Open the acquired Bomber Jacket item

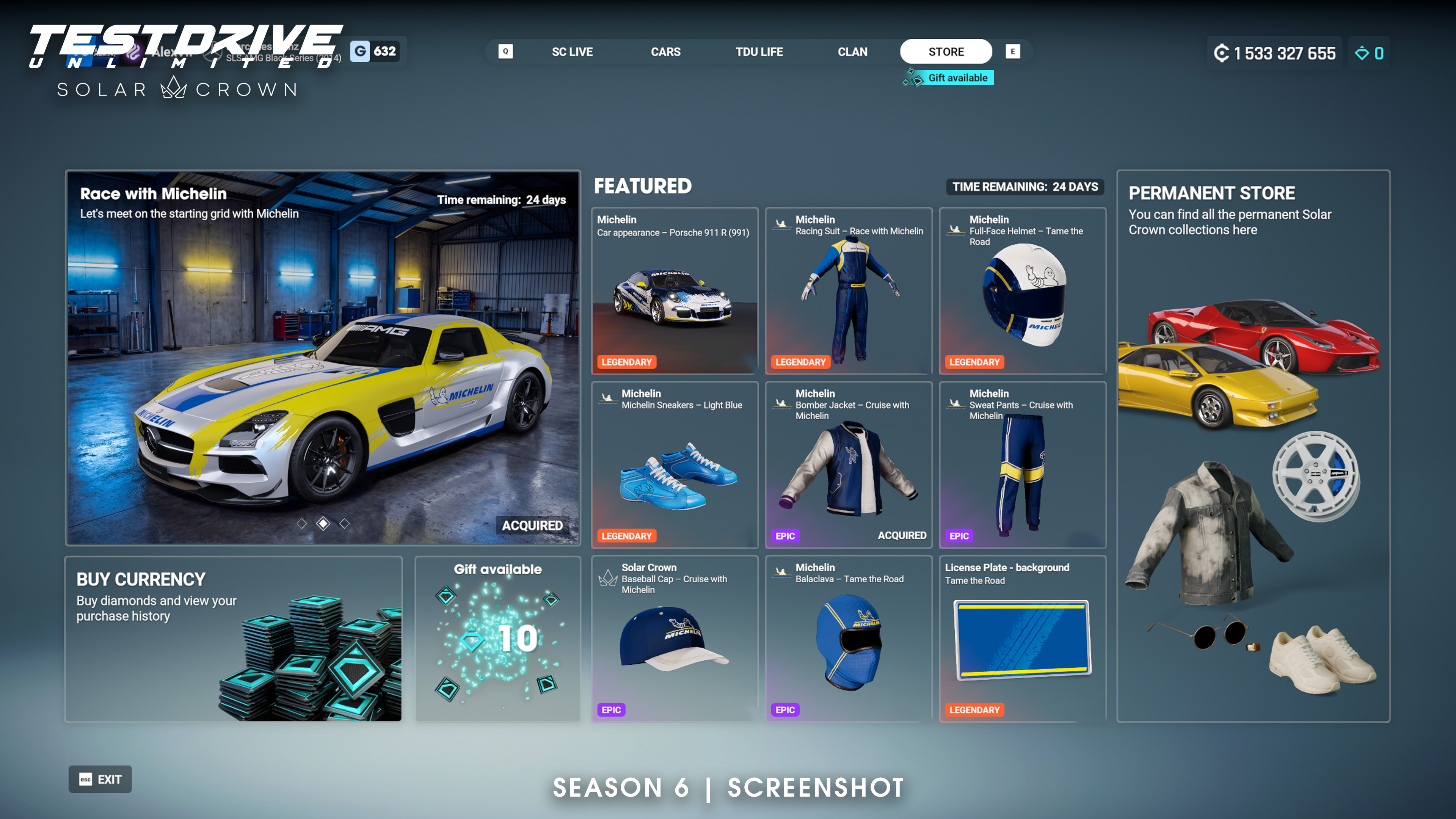[849, 464]
